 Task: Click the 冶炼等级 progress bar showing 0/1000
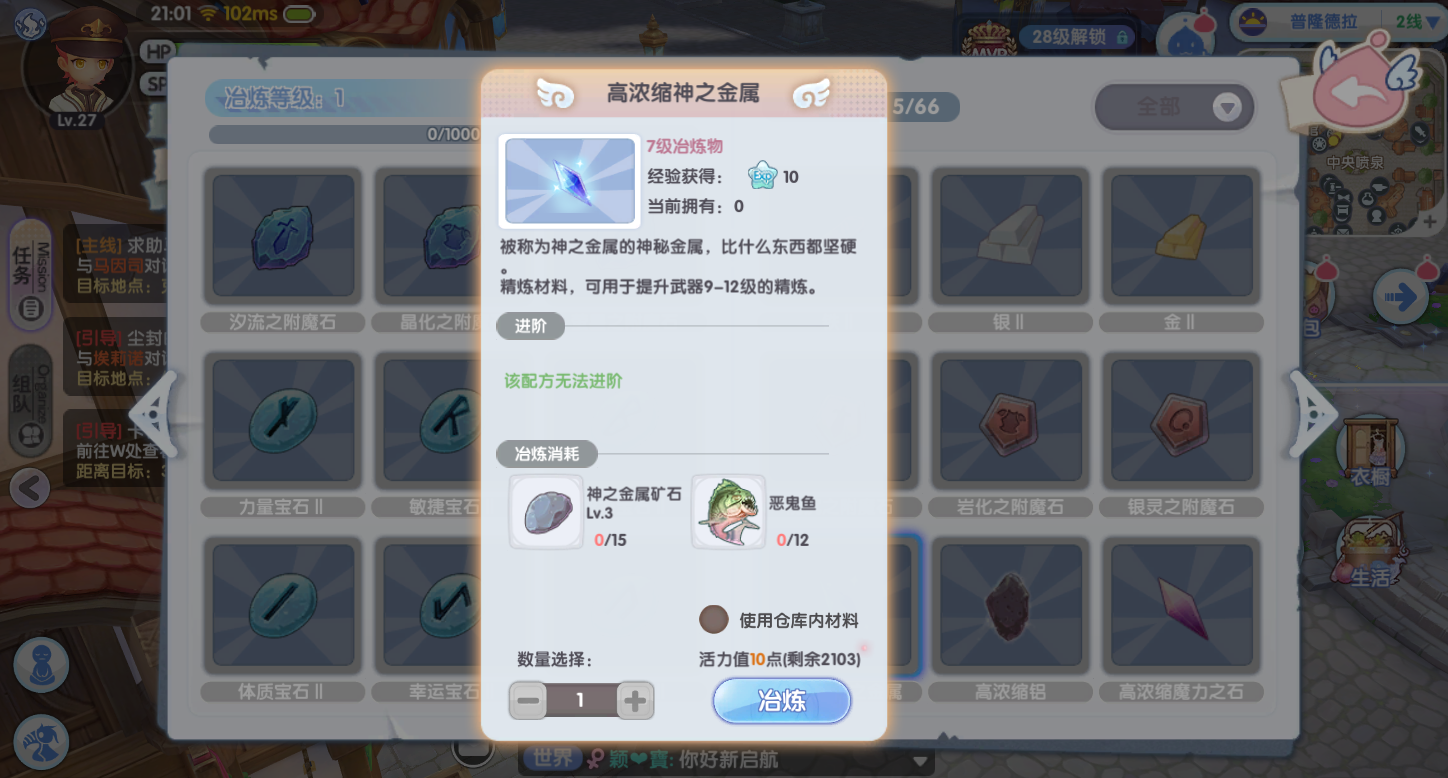tap(340, 134)
